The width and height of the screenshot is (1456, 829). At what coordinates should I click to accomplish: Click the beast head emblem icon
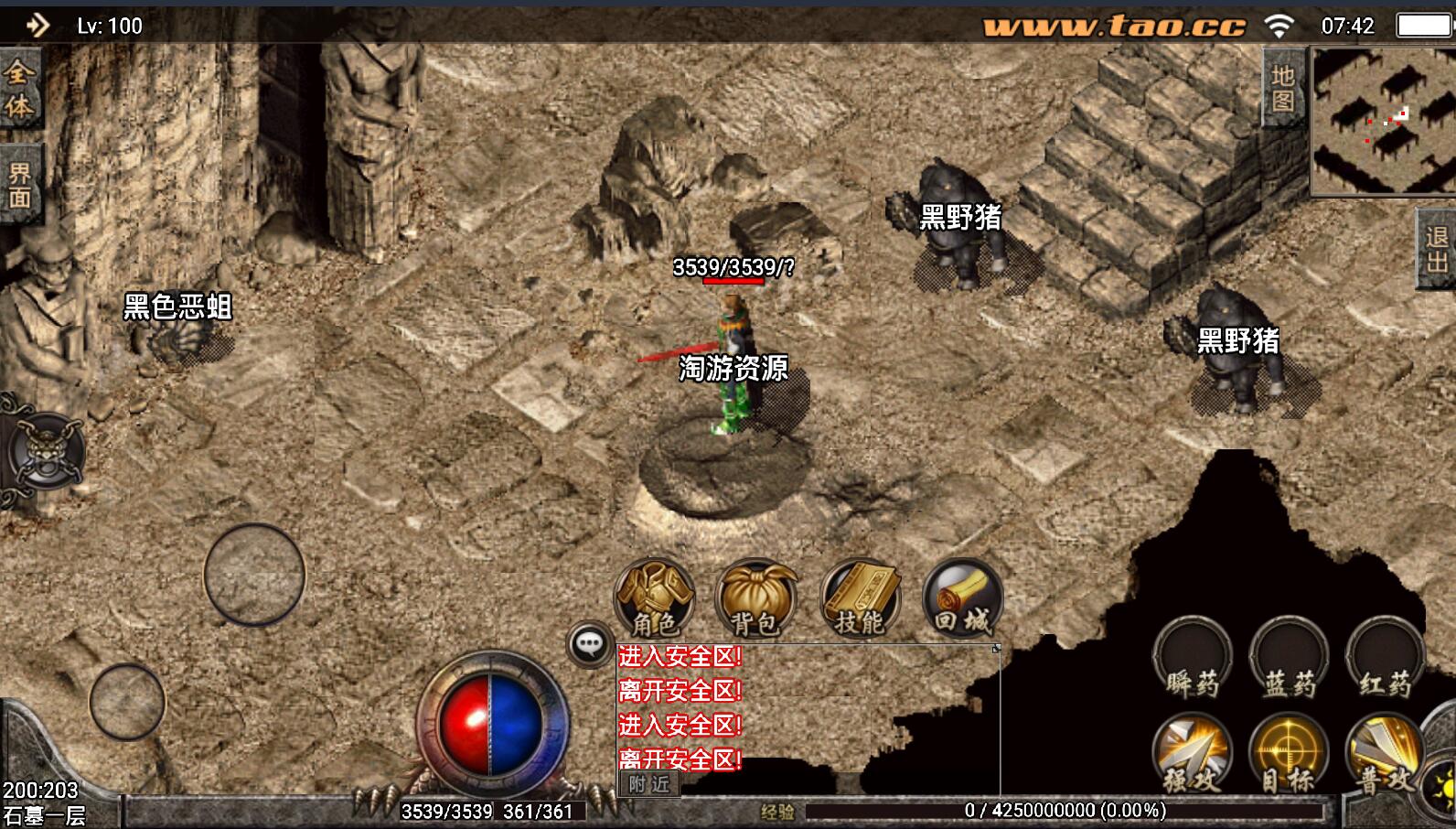46,452
